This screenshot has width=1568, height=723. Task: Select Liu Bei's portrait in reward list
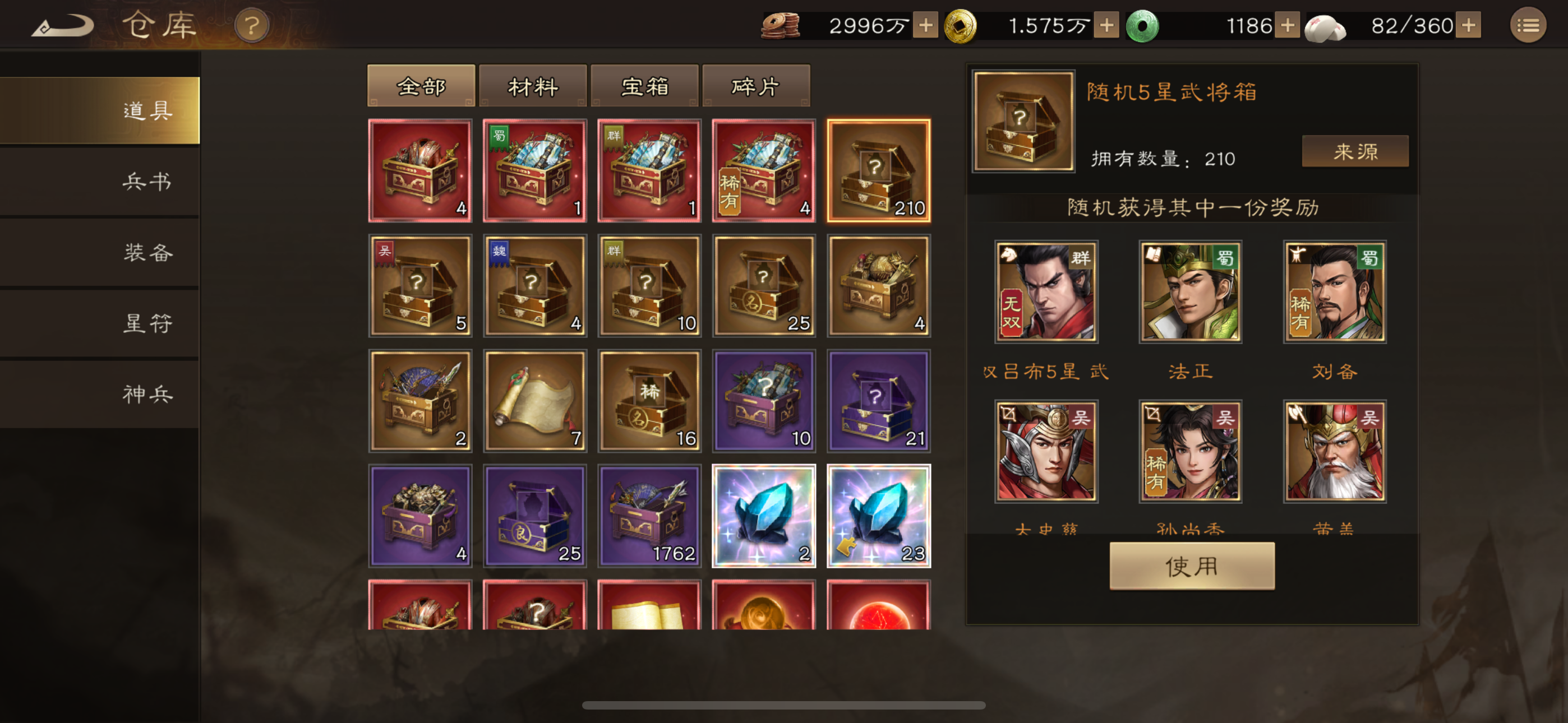(1334, 292)
